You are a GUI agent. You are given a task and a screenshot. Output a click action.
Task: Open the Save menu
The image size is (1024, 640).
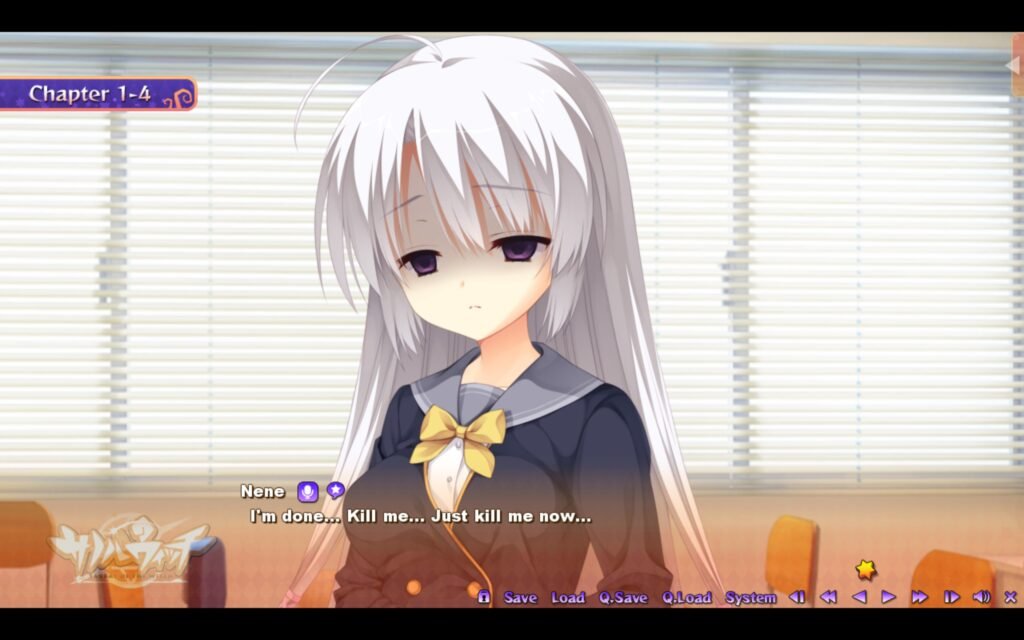pos(520,598)
